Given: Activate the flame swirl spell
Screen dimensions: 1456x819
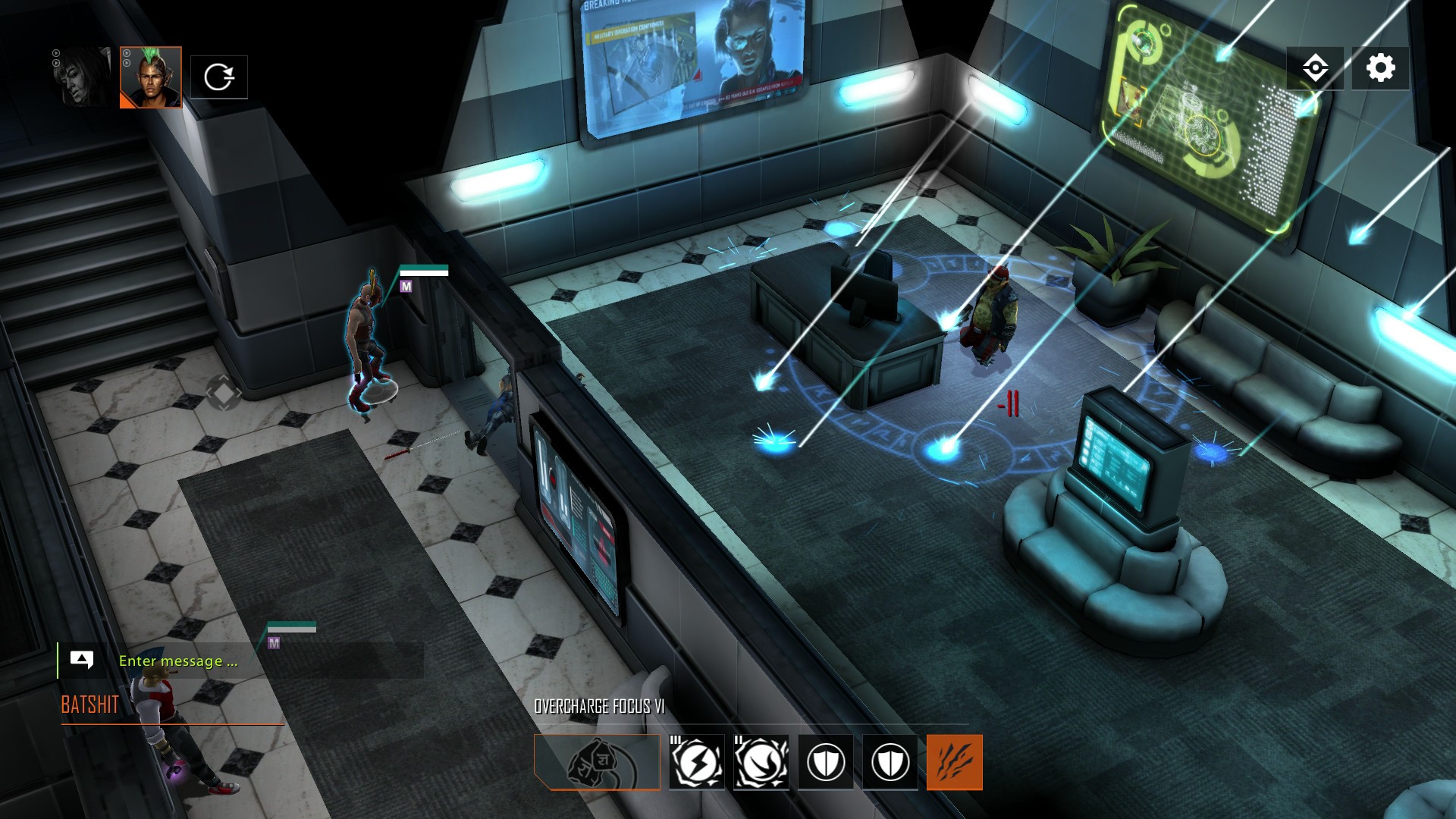Looking at the screenshot, I should pyautogui.click(x=761, y=762).
